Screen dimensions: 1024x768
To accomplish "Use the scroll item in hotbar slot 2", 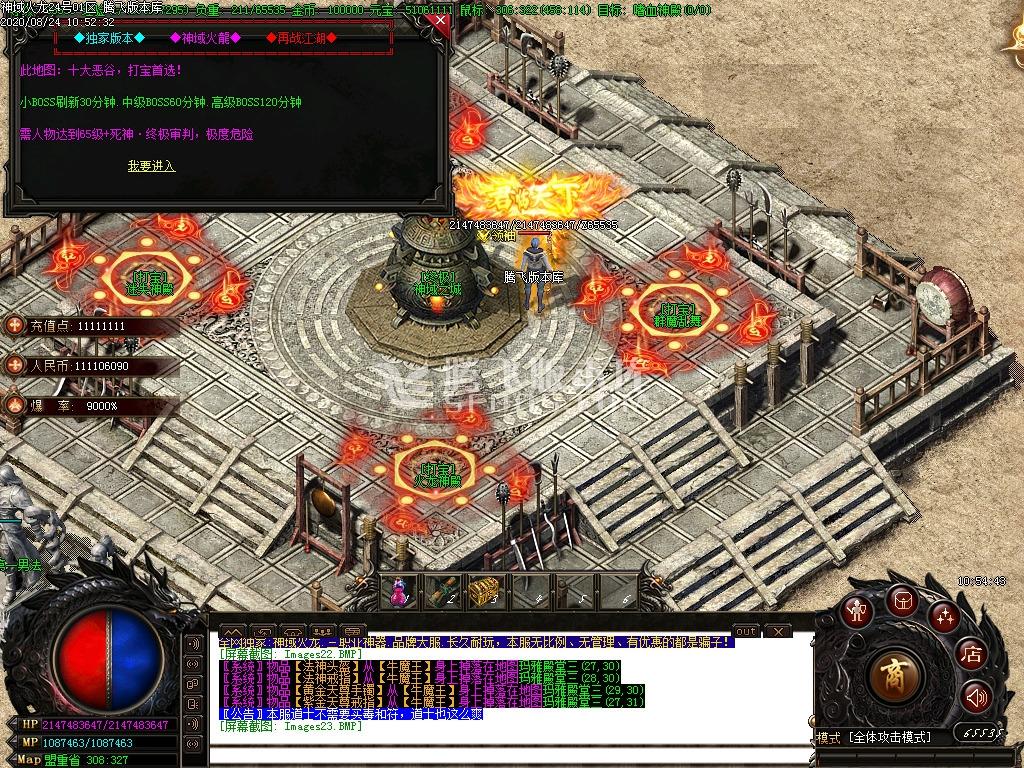I will point(441,593).
